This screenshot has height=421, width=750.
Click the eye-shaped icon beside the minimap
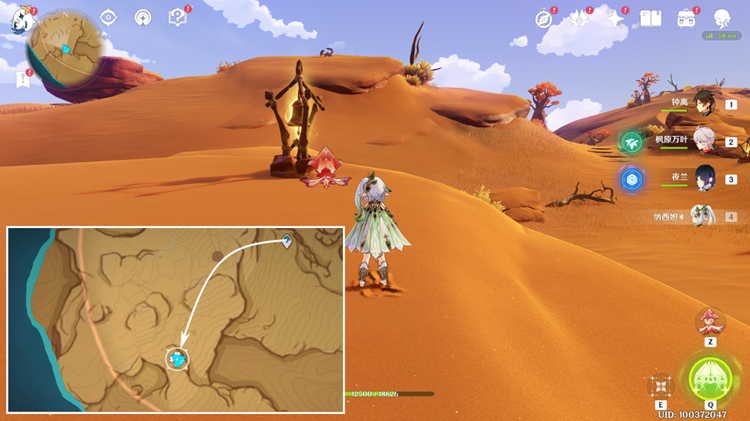click(108, 18)
